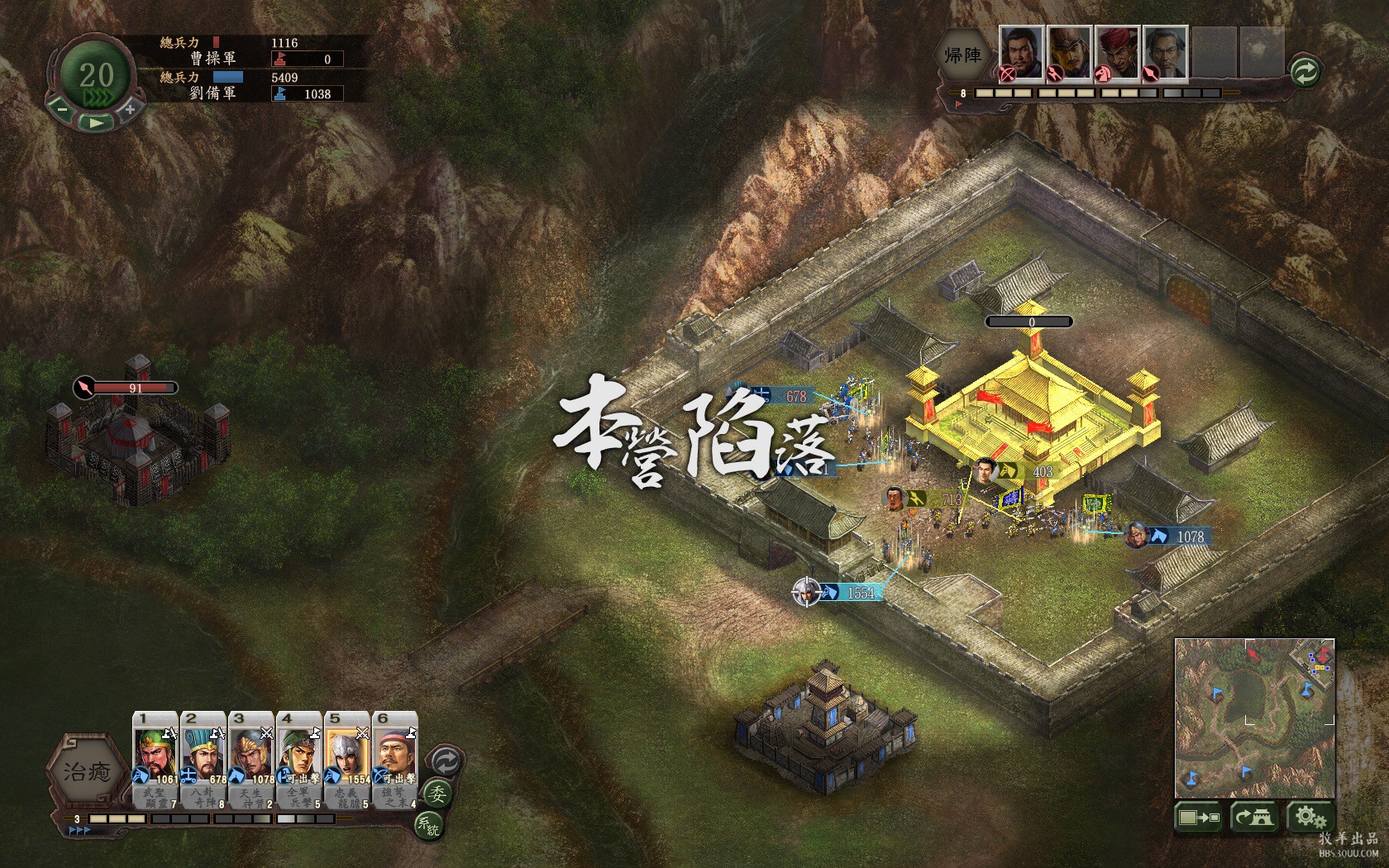1389x868 pixels.
Task: Decrease game speed with the minus button
Action: coord(61,108)
